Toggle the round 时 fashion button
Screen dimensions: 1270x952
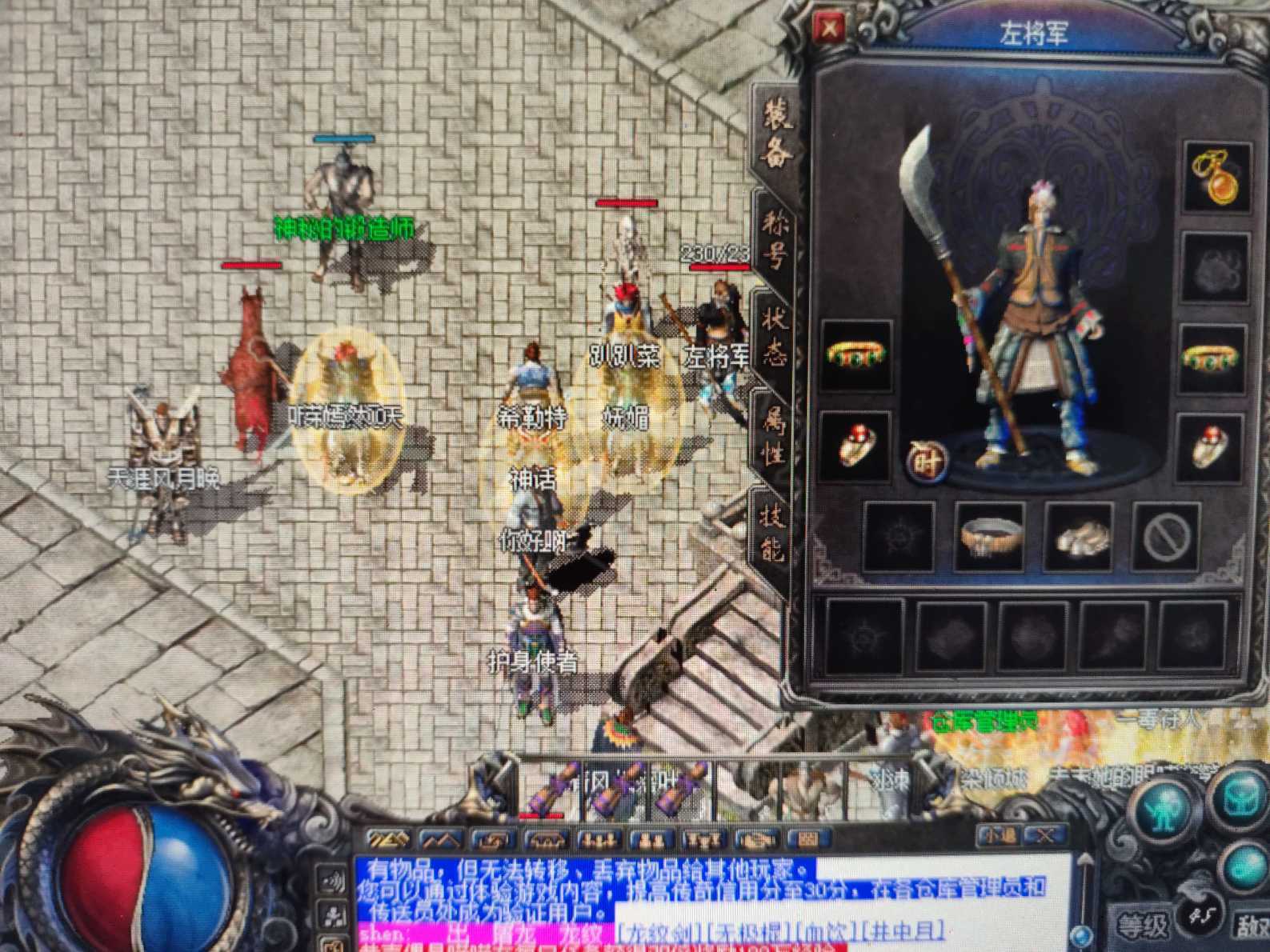click(x=927, y=459)
